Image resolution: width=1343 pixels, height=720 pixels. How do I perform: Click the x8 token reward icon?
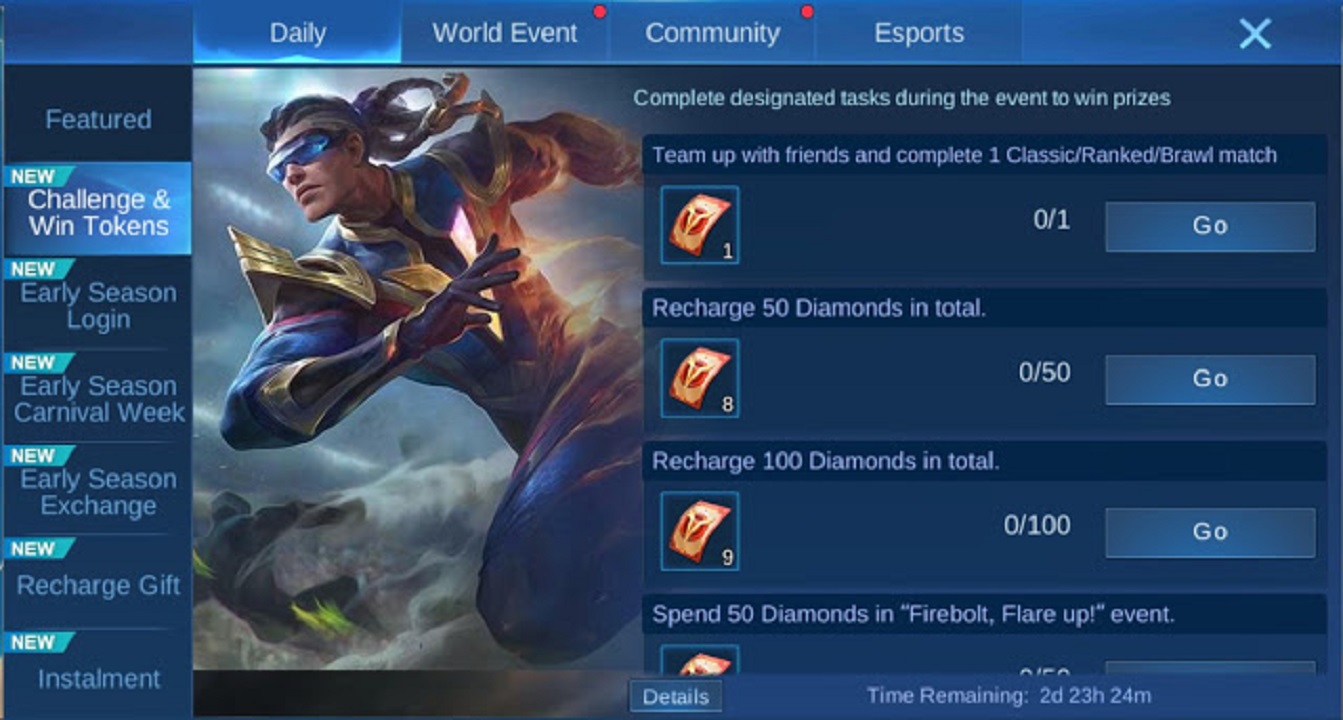click(x=699, y=379)
